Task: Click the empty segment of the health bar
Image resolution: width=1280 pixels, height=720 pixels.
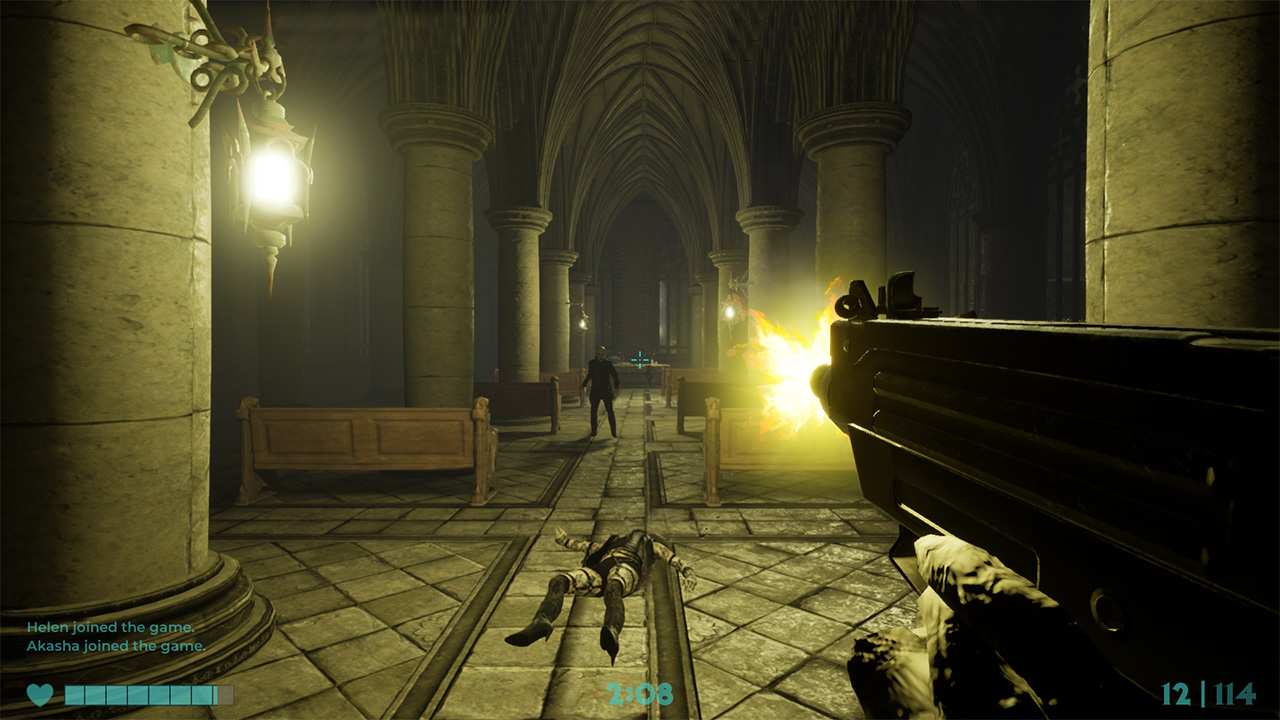Action: click(227, 692)
